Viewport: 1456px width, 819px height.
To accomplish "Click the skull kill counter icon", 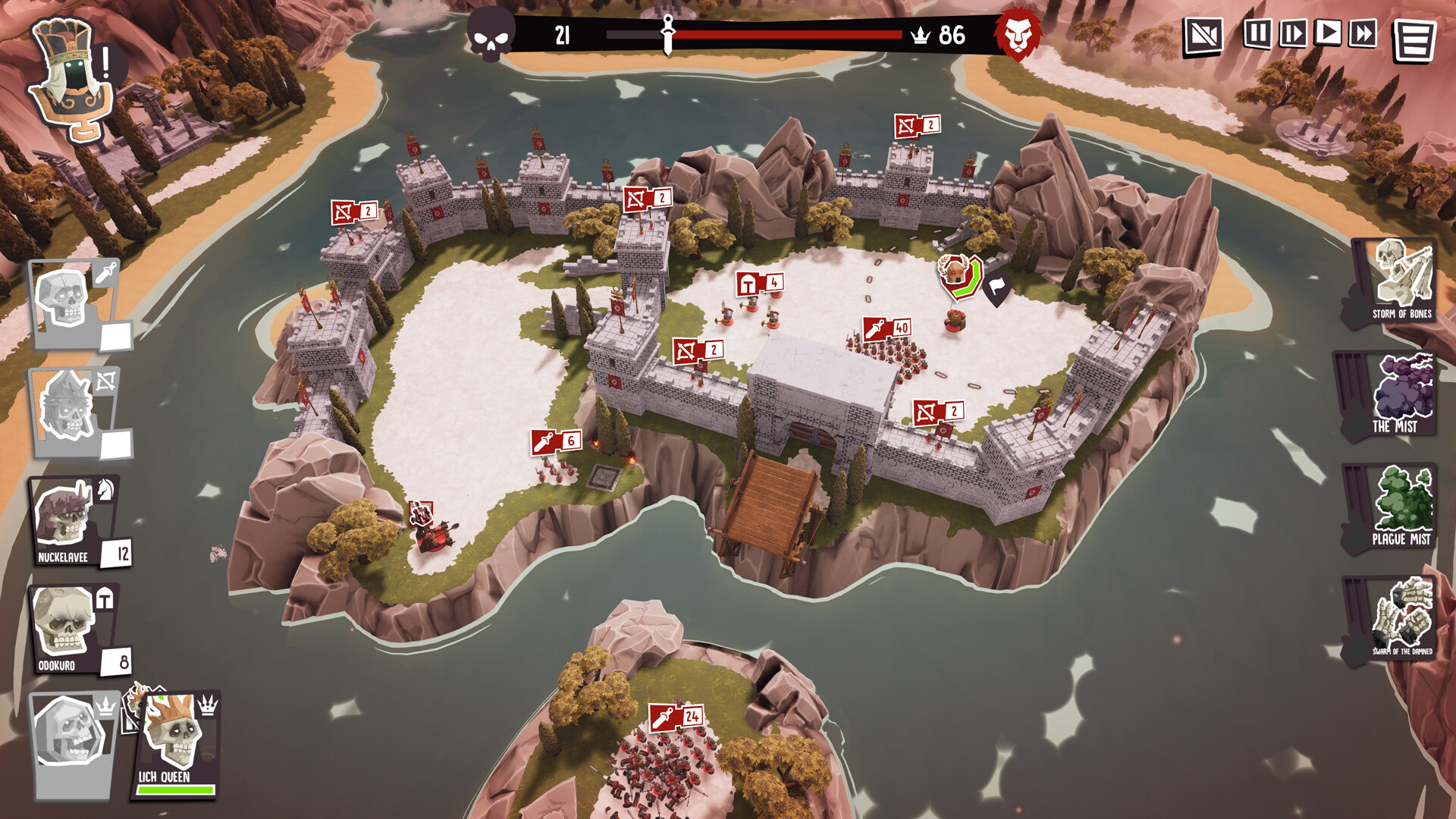I will coord(490,33).
